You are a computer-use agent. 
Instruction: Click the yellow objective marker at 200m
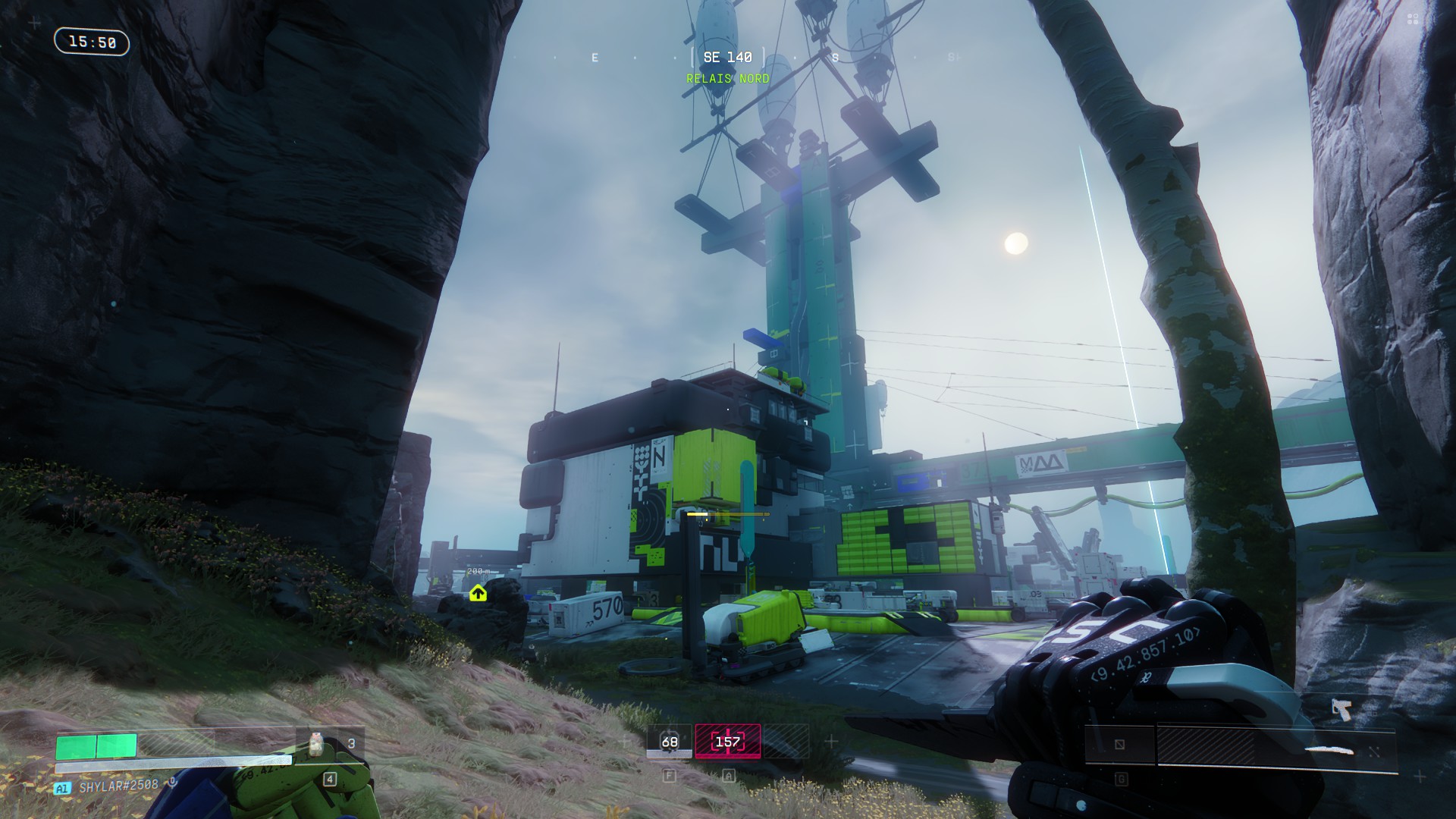coord(478,593)
